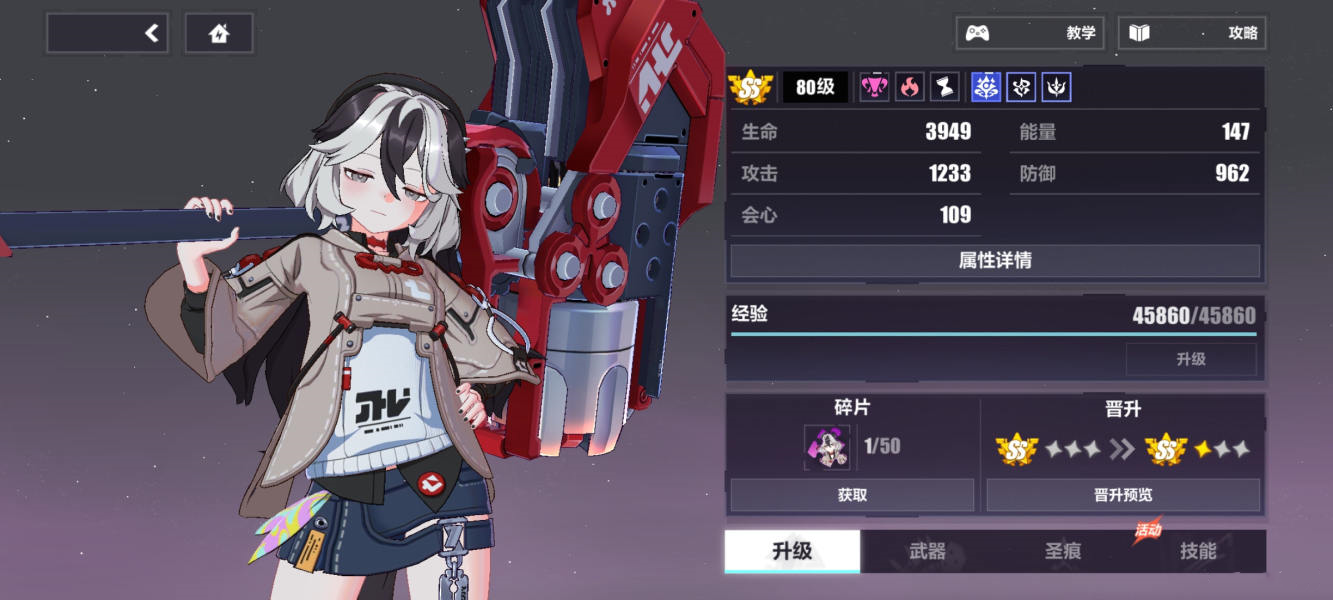Open the 教学 tutorial button

pyautogui.click(x=1031, y=33)
